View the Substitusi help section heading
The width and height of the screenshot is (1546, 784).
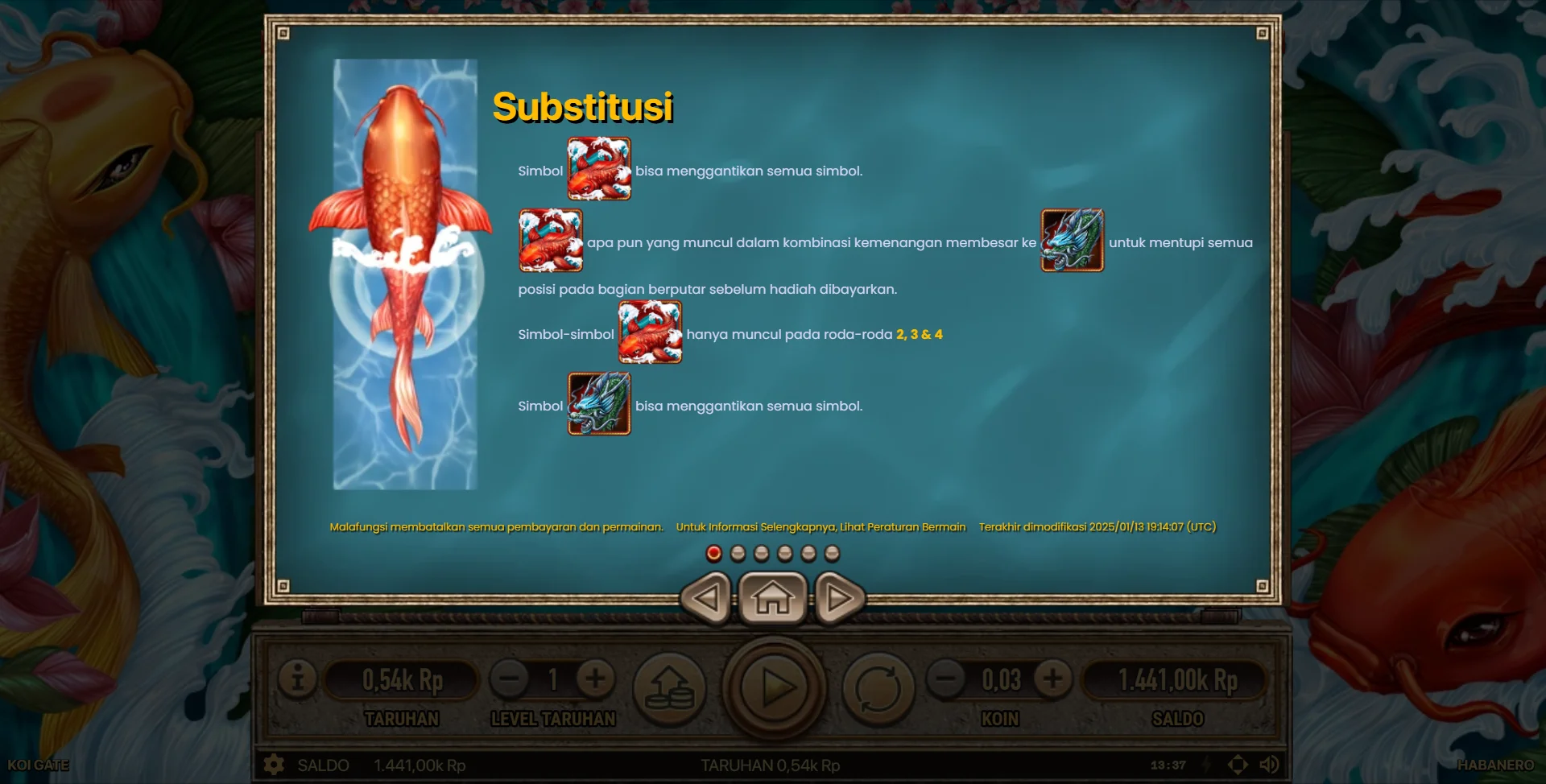click(585, 106)
